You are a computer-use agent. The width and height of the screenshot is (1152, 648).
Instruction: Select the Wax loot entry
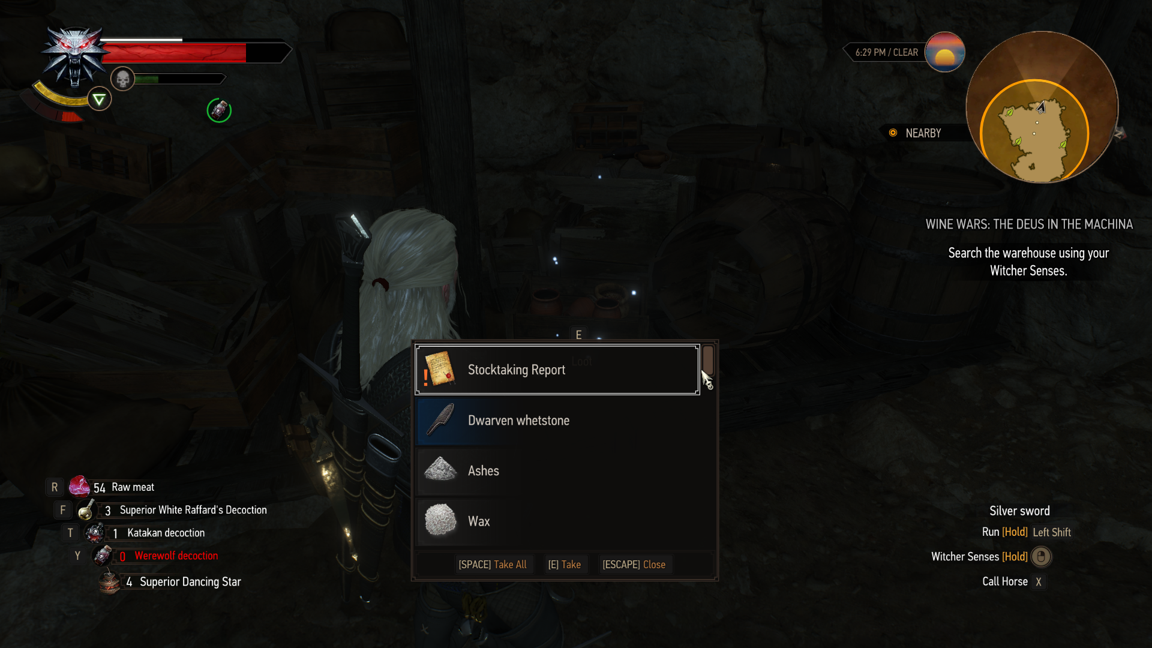click(557, 521)
